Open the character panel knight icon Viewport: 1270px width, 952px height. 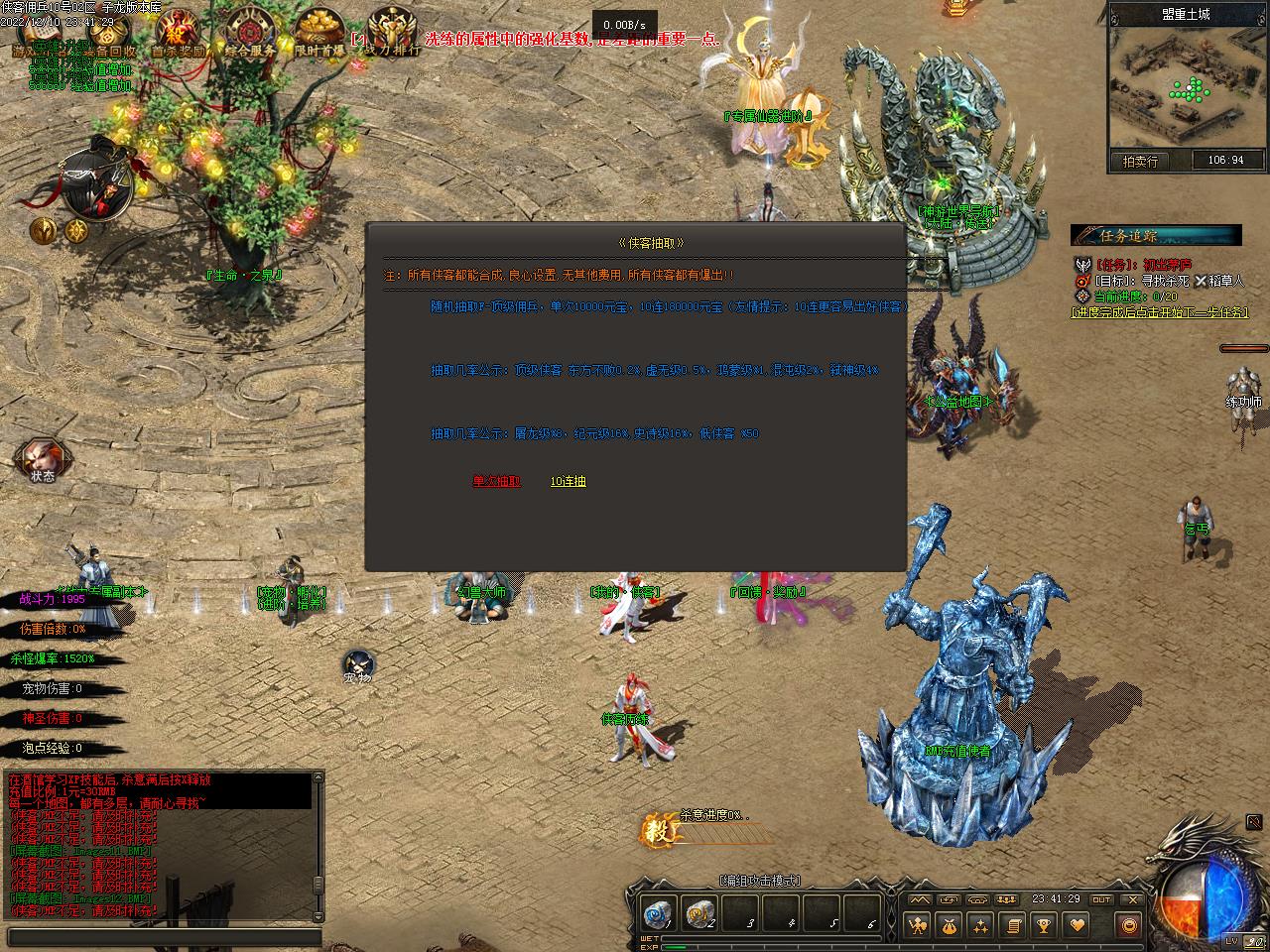coord(919,925)
